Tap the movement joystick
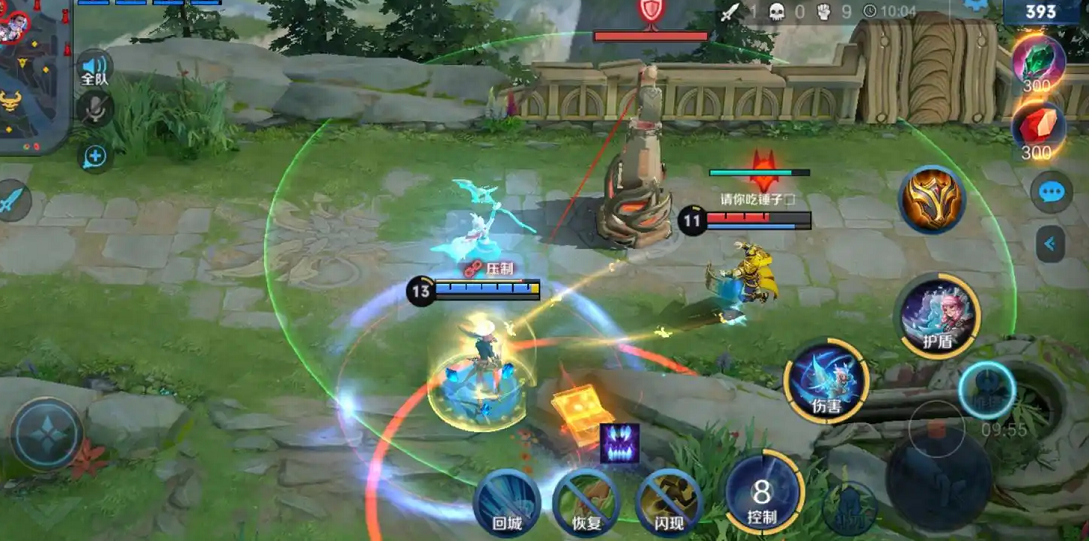The height and width of the screenshot is (541, 1089). click(47, 434)
